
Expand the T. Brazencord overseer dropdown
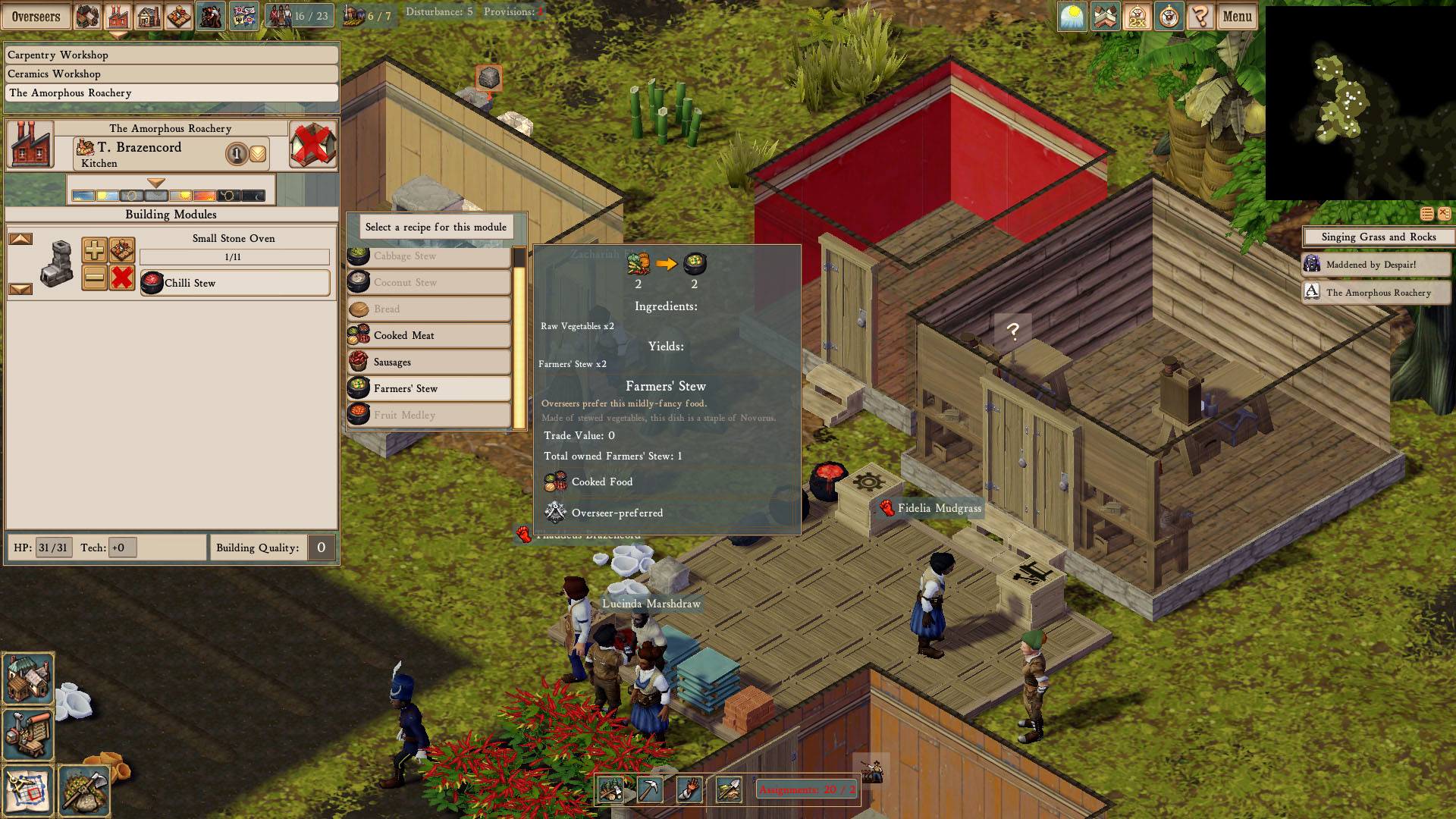(x=256, y=153)
